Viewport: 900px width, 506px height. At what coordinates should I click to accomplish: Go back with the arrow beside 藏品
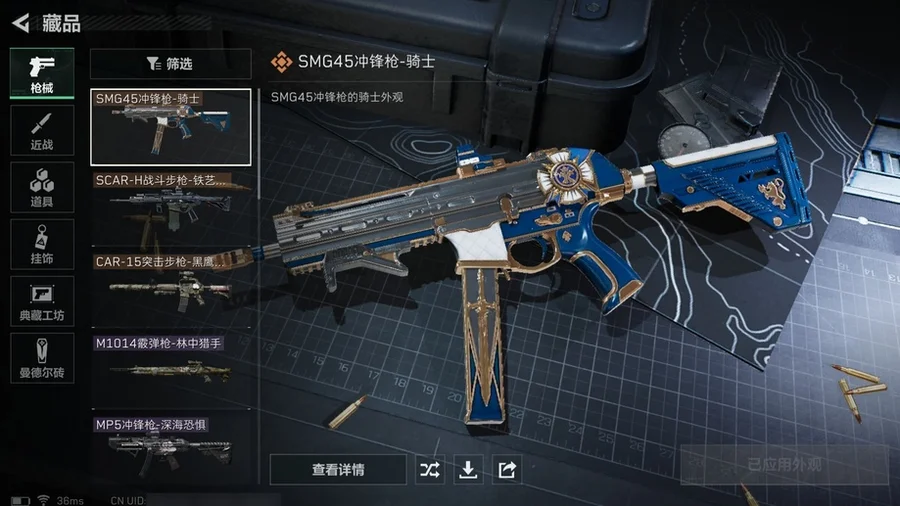click(x=21, y=22)
